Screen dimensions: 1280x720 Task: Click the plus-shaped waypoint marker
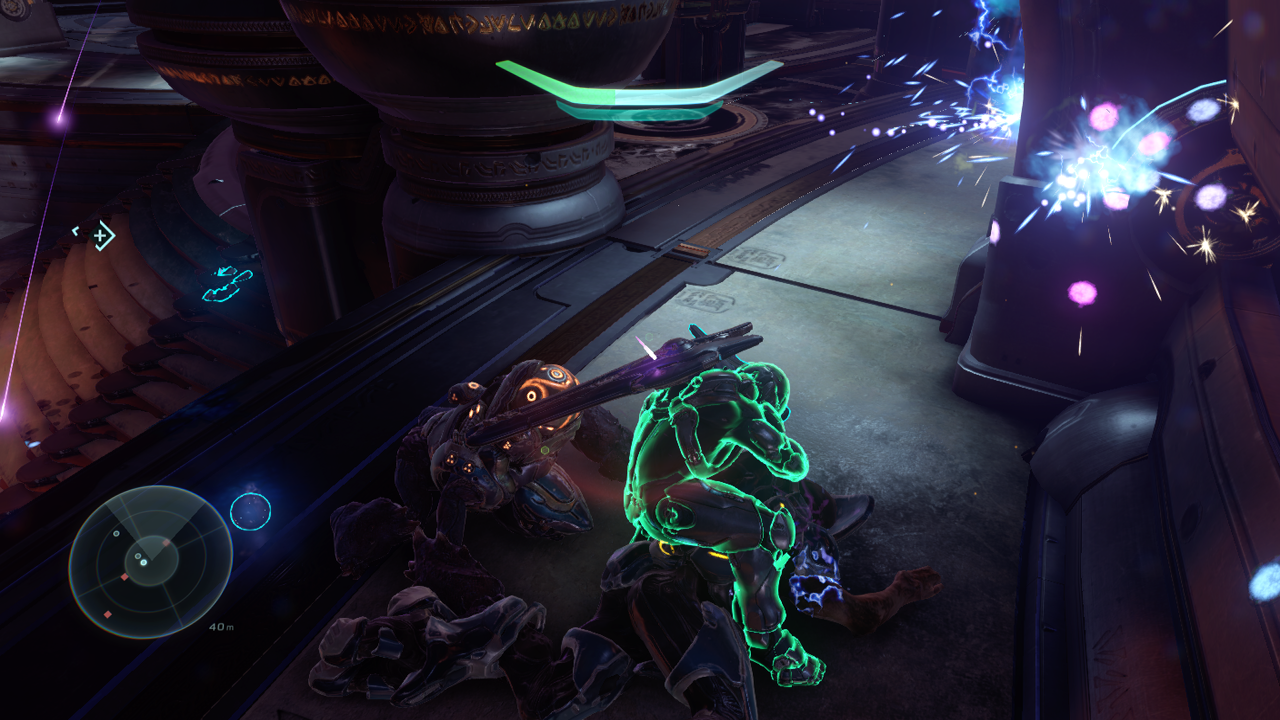pos(100,237)
